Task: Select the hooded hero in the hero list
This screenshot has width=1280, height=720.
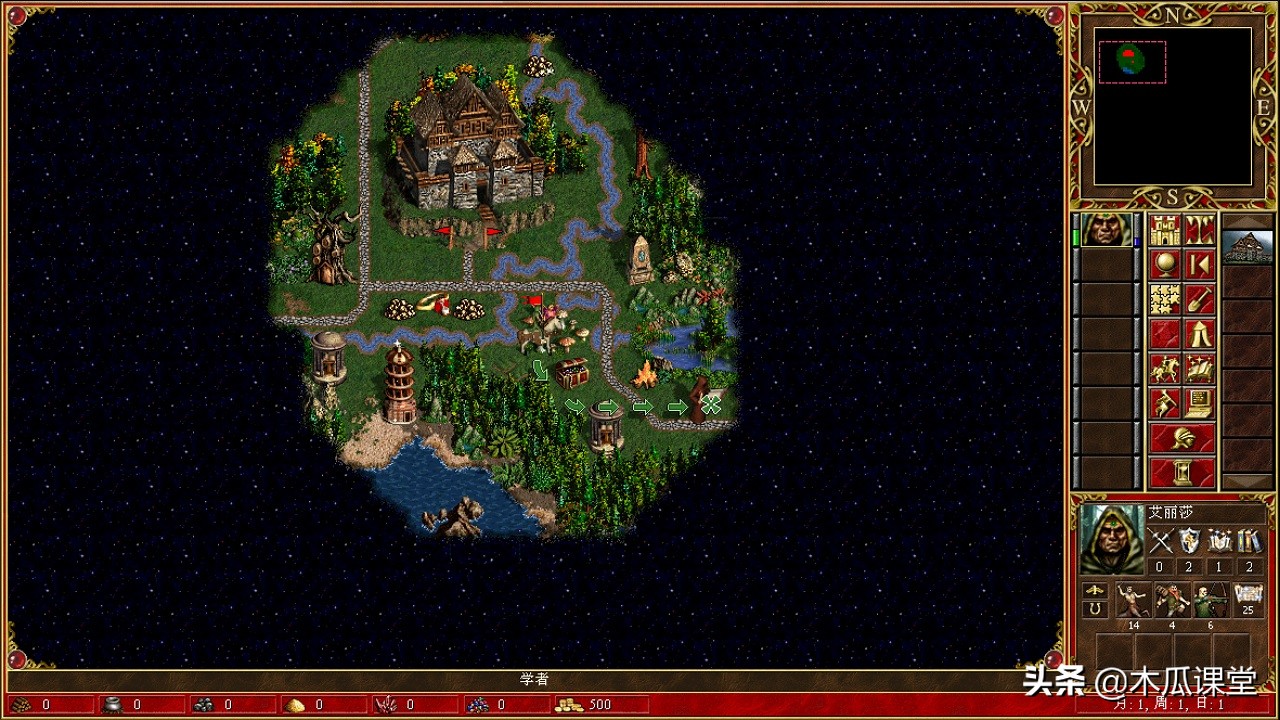Action: (1107, 230)
